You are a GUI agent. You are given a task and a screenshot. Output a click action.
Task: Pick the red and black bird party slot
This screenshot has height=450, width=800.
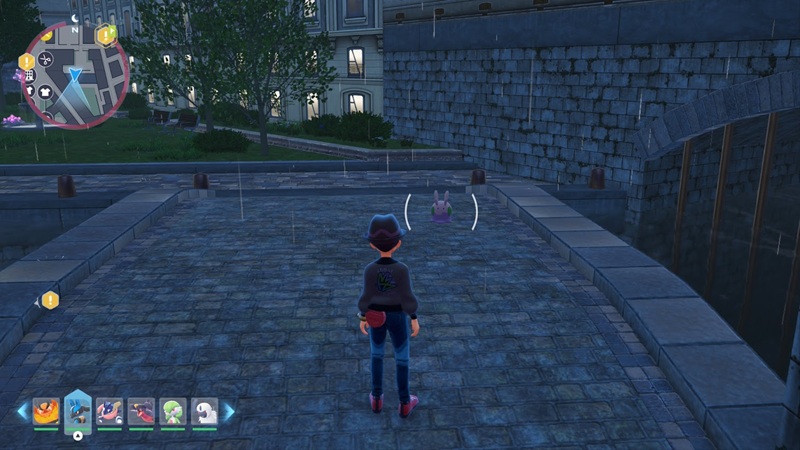141,410
